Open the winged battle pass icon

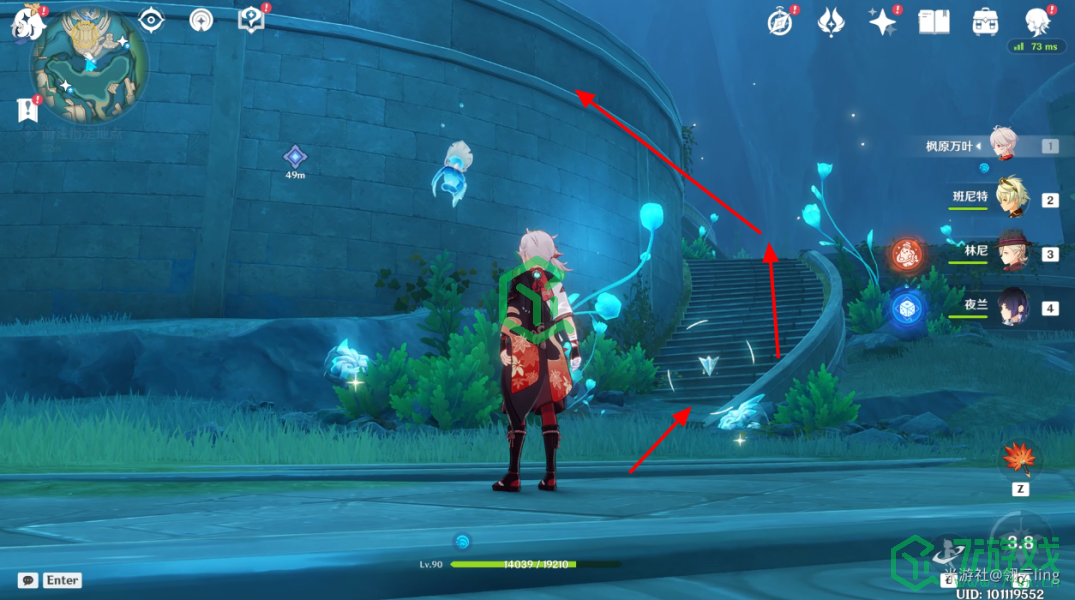point(831,21)
